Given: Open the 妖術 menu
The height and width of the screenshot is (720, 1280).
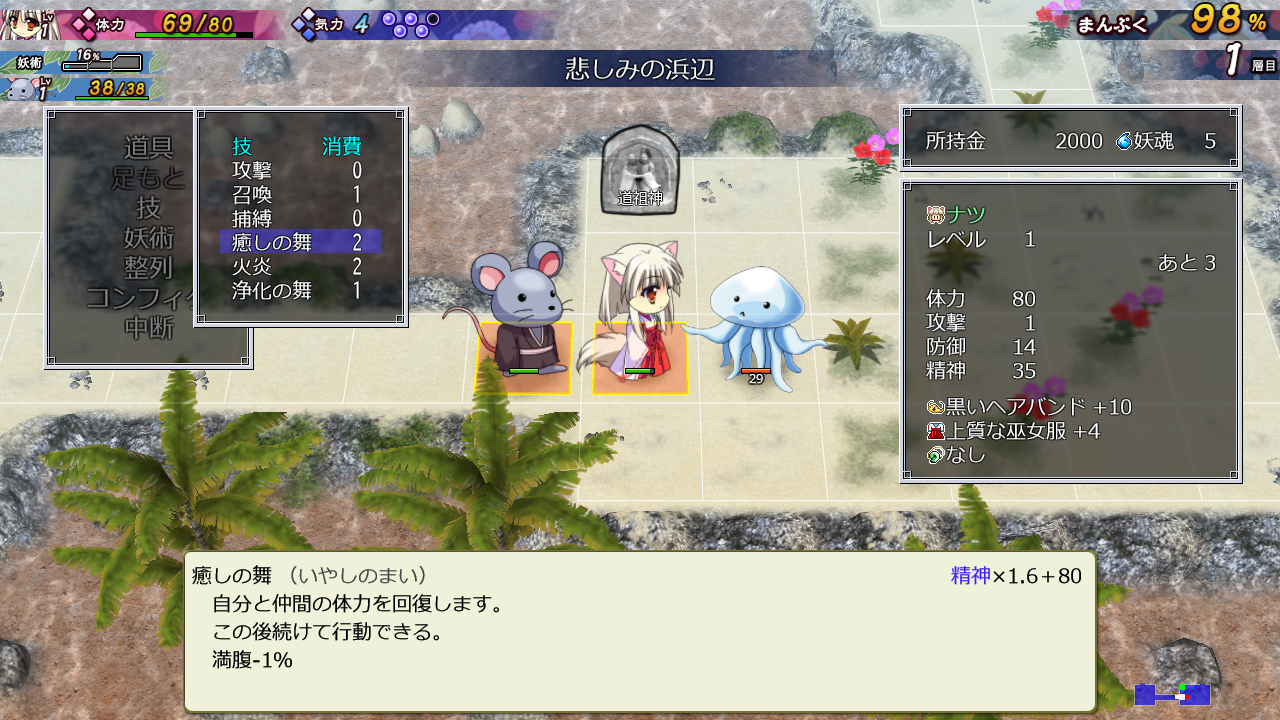Looking at the screenshot, I should [x=148, y=238].
